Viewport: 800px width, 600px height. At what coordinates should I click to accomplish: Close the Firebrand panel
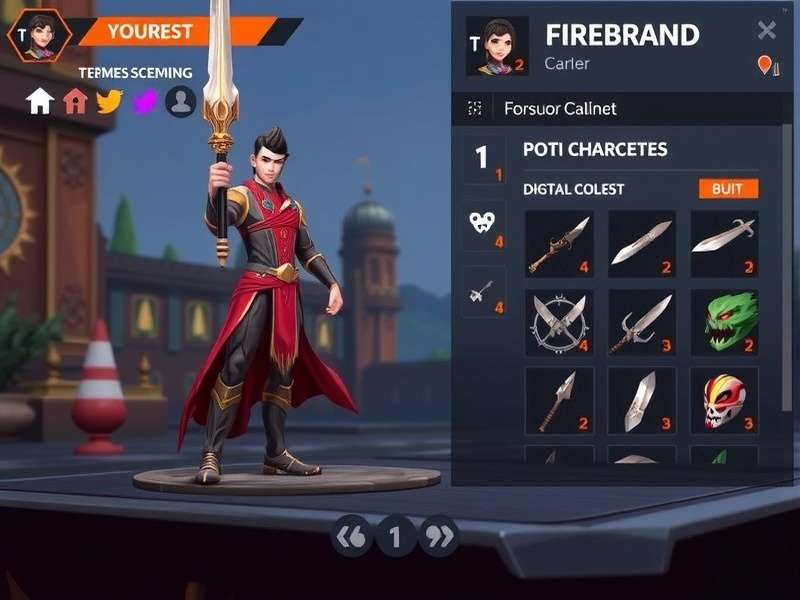(x=767, y=31)
